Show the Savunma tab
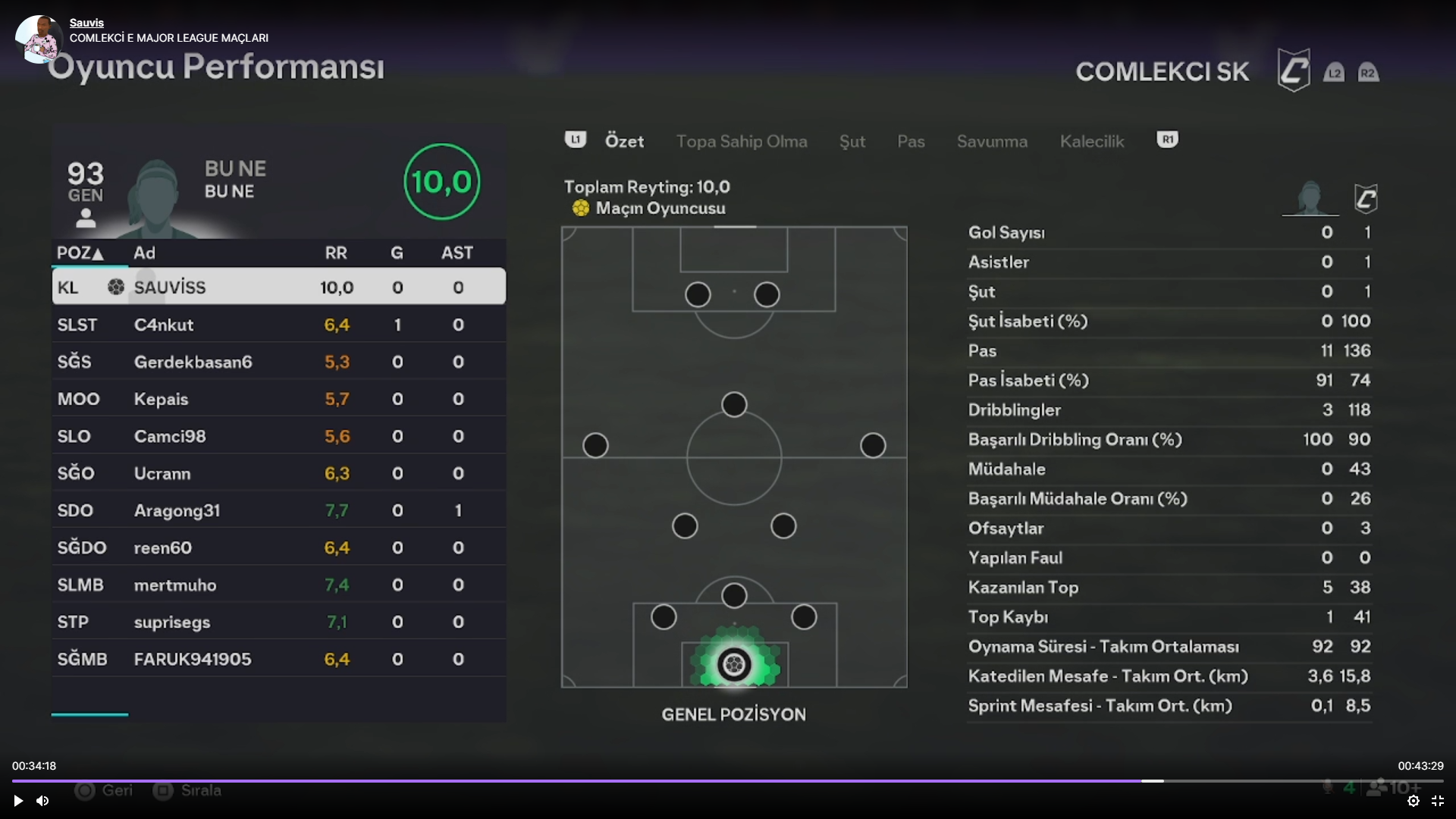 [991, 142]
